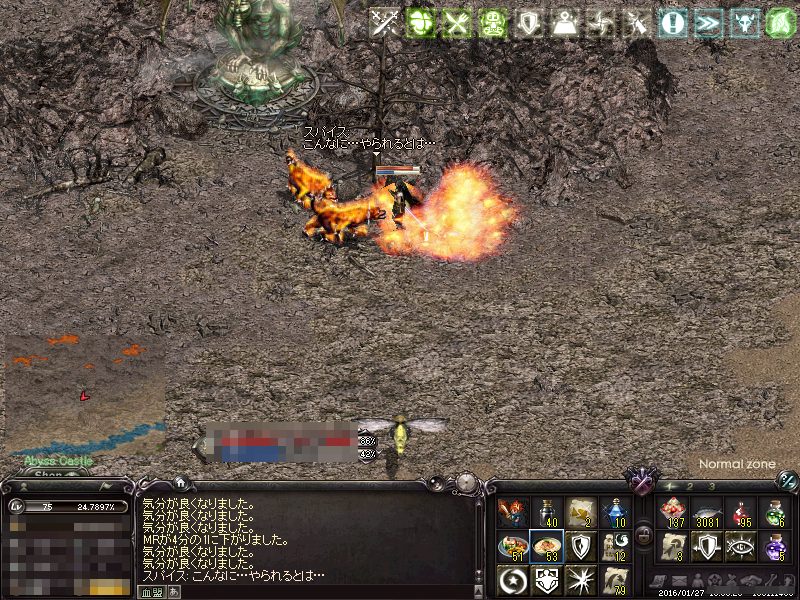This screenshot has height=600, width=800.
Task: Toggle the 血盟 chat channel button
Action: point(150,592)
